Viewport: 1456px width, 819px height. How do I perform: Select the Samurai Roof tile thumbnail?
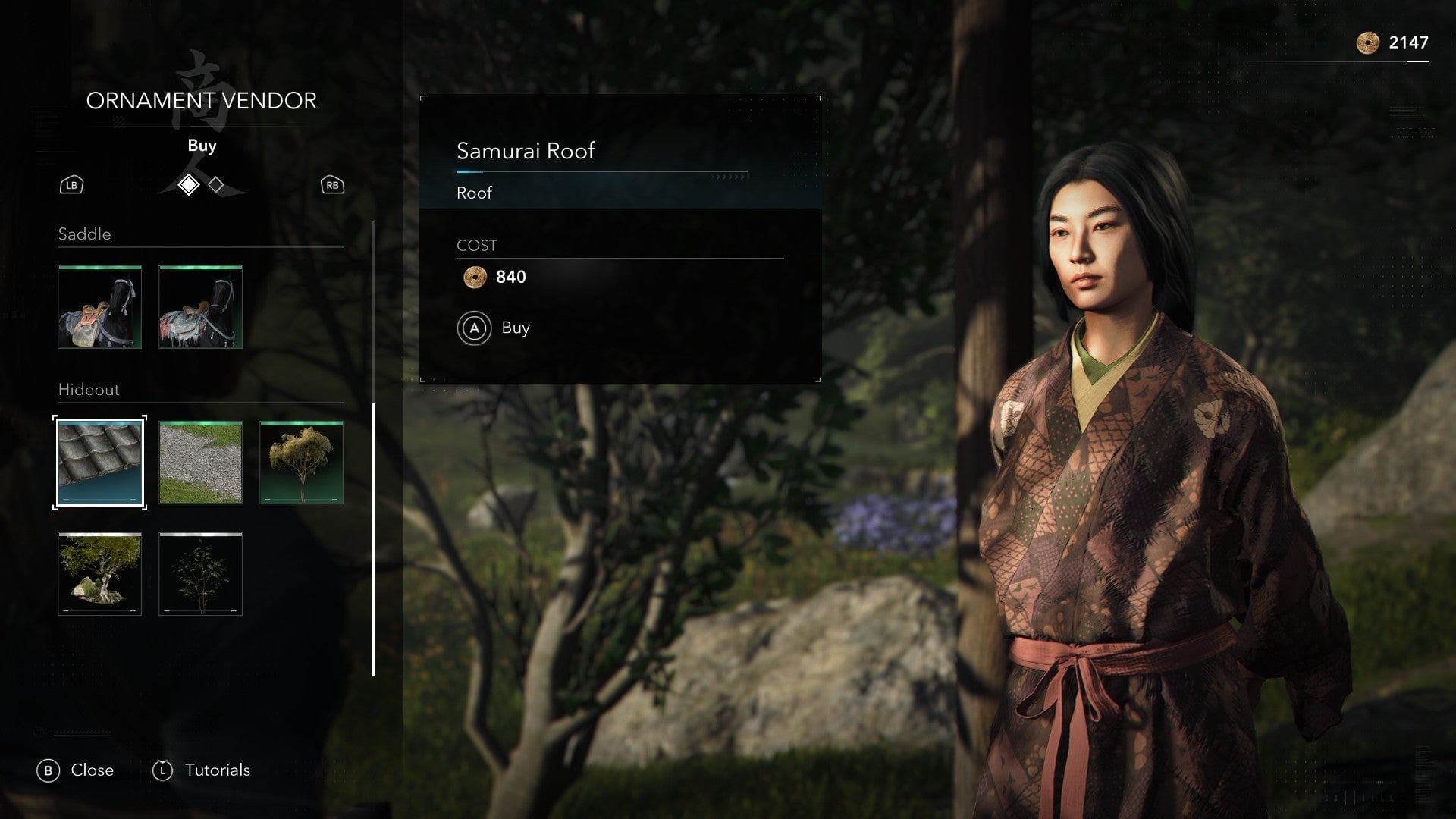point(99,462)
